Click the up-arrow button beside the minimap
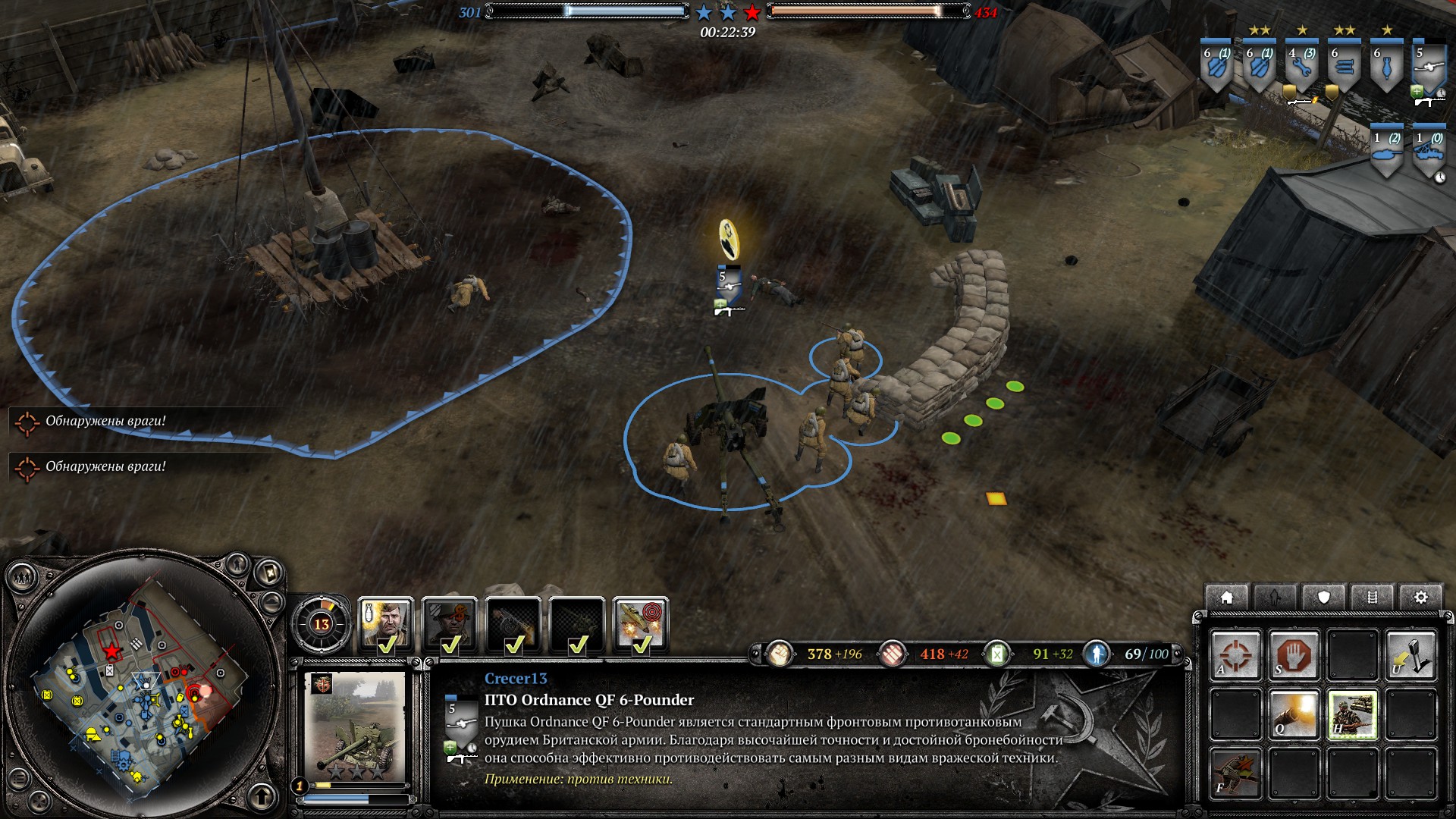This screenshot has width=1456, height=819. click(262, 796)
